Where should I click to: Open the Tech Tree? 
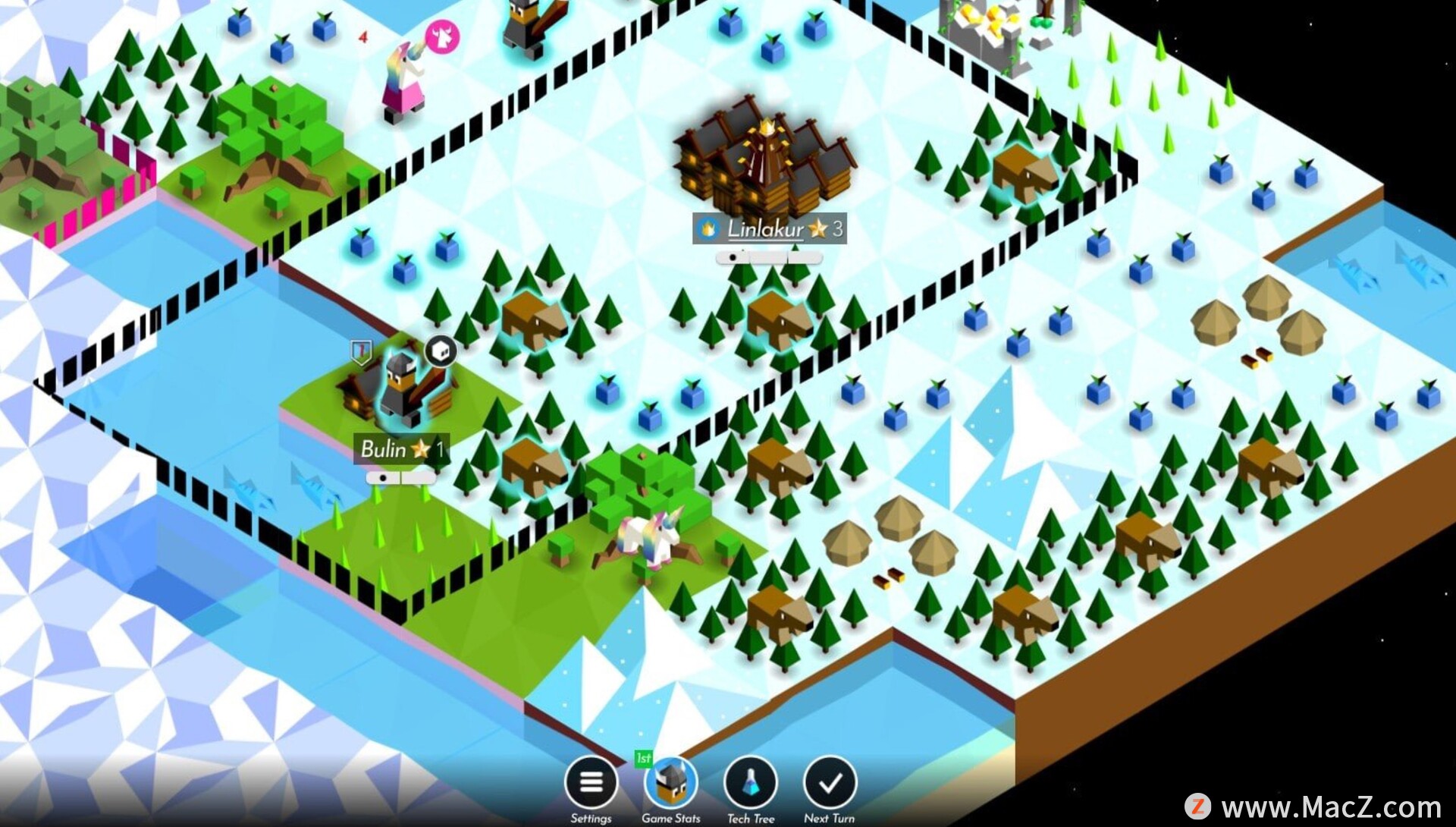point(750,782)
